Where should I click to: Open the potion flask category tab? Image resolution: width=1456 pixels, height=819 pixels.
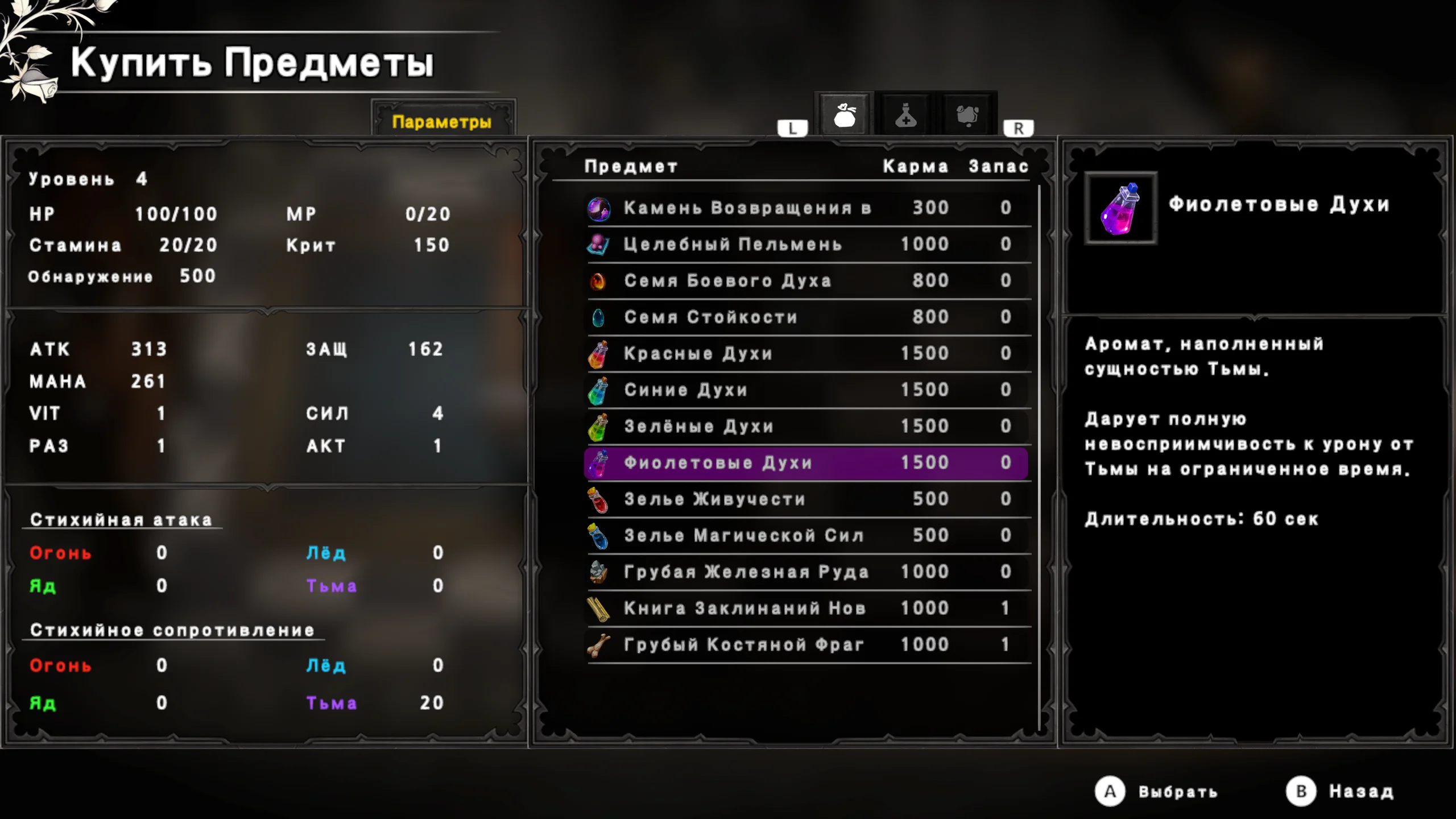coord(905,115)
